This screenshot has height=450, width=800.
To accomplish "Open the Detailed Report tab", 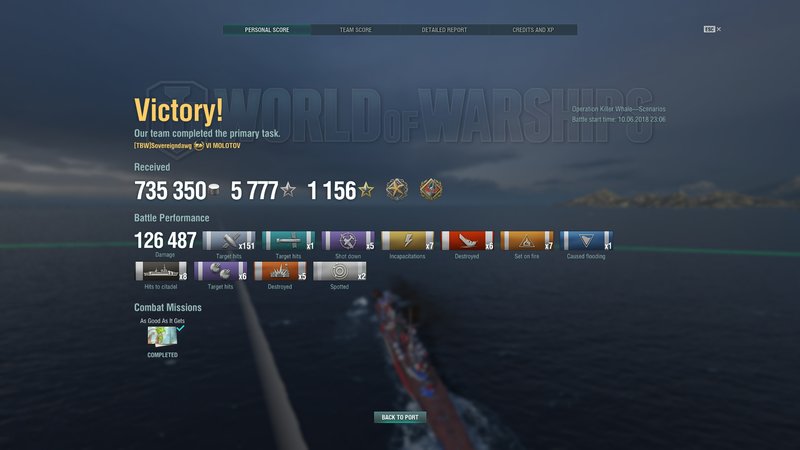I will click(x=444, y=30).
